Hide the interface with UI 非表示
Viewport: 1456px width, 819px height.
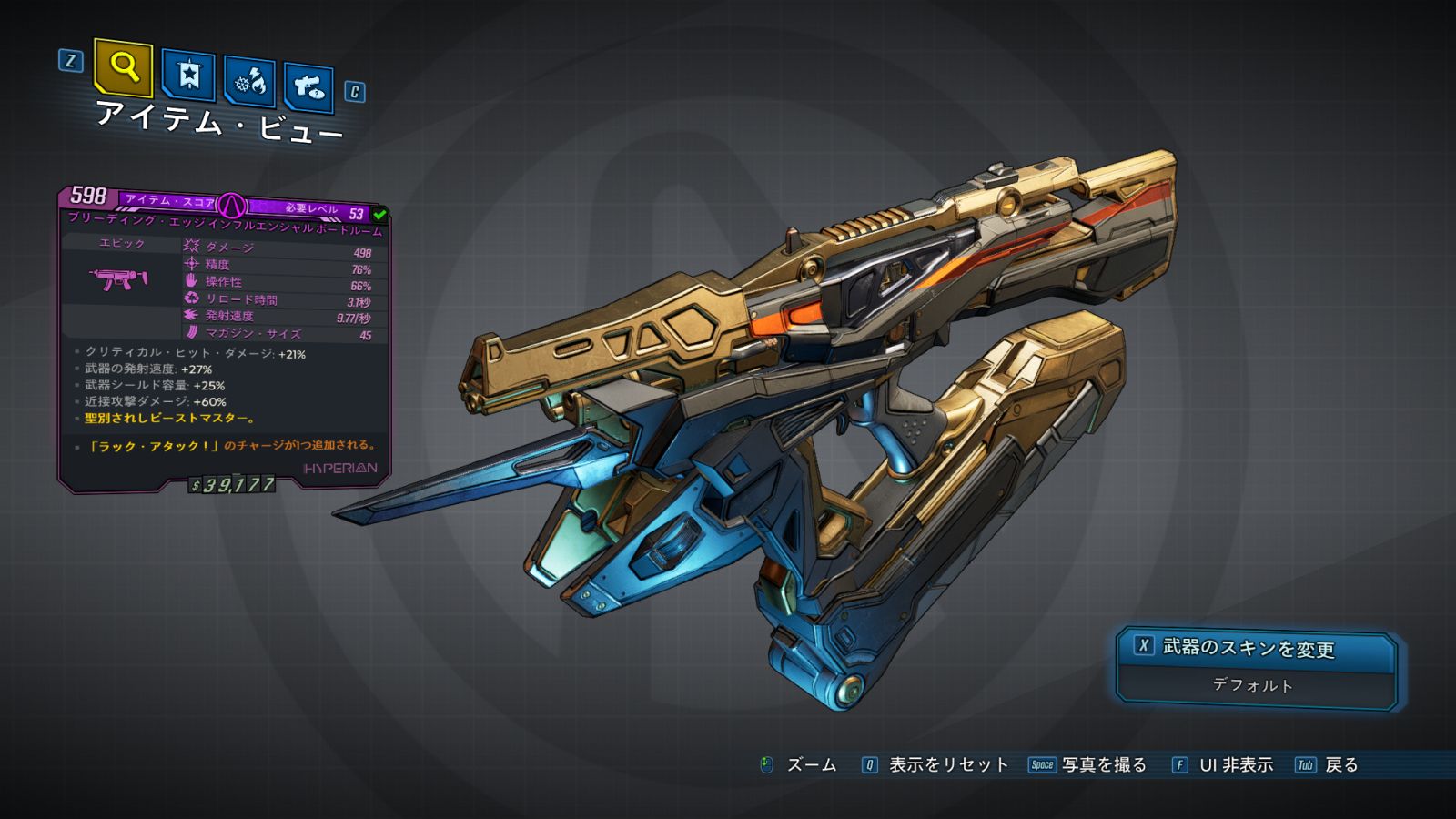[1235, 765]
